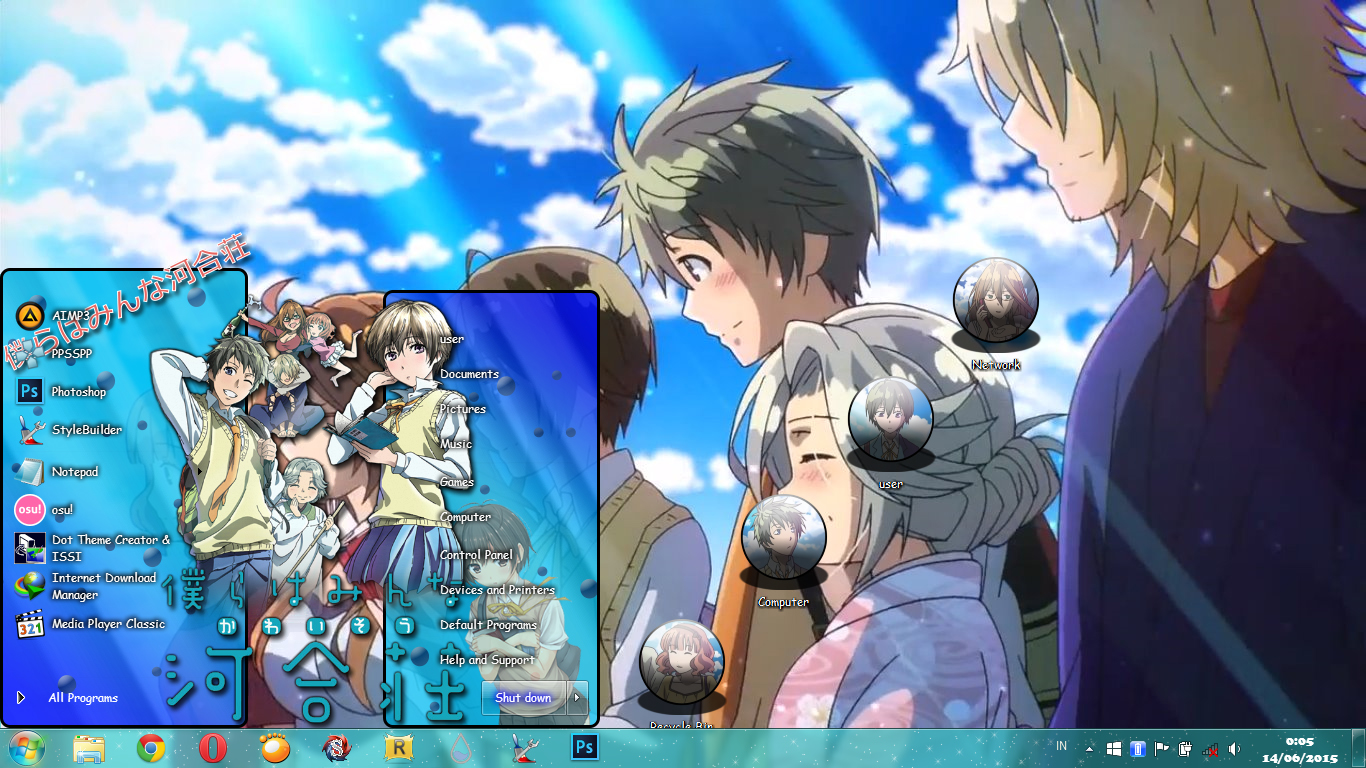Launch GOM Player from the taskbar
Image resolution: width=1366 pixels, height=768 pixels.
[275, 750]
